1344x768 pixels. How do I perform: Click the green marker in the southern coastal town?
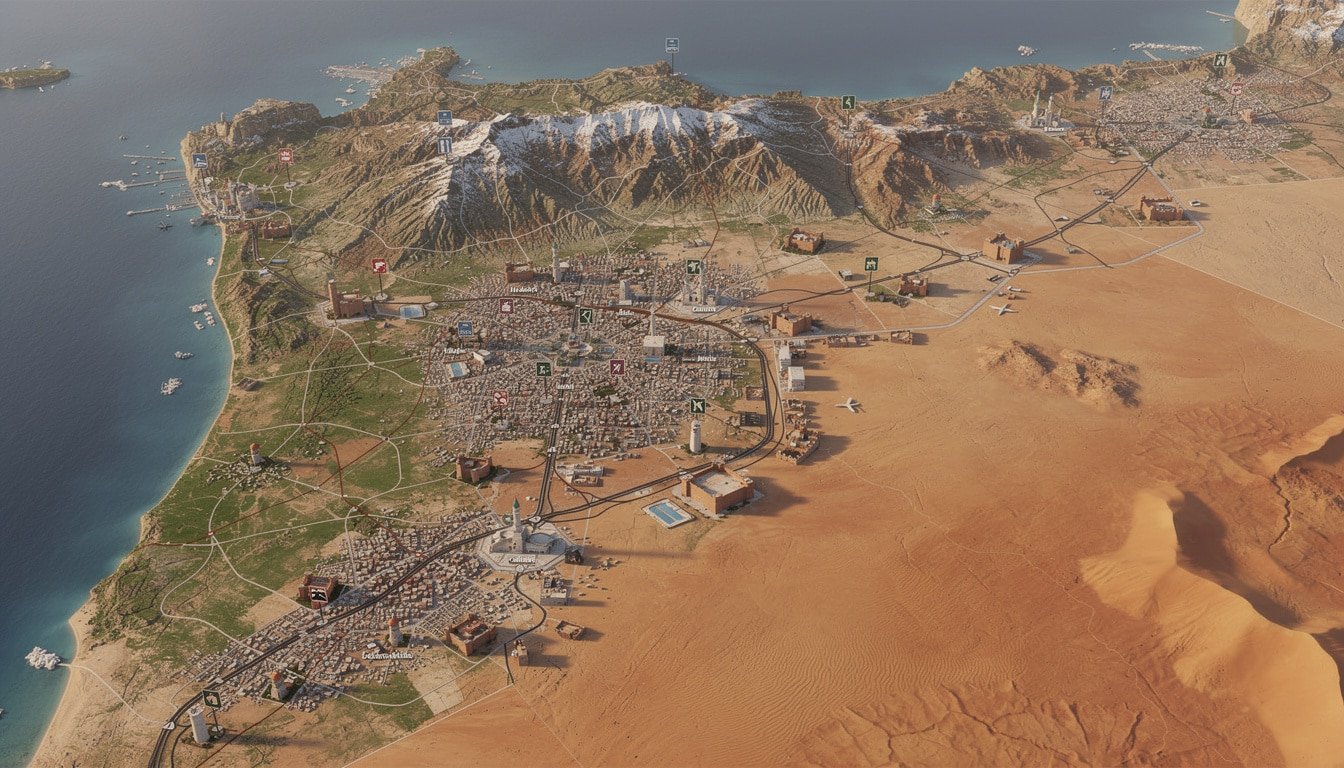click(x=211, y=699)
